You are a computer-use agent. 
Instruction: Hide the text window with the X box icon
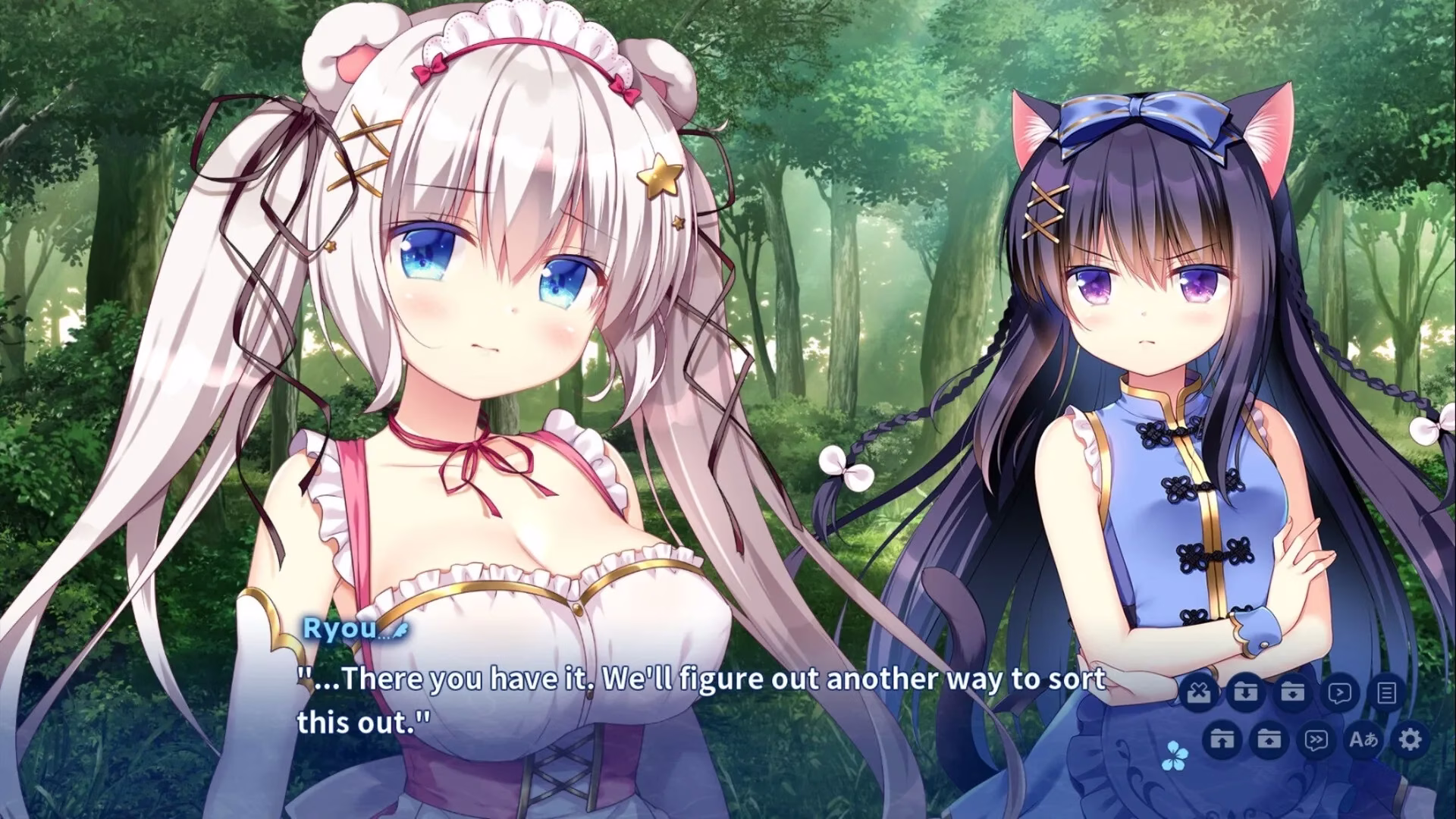coord(1198,692)
